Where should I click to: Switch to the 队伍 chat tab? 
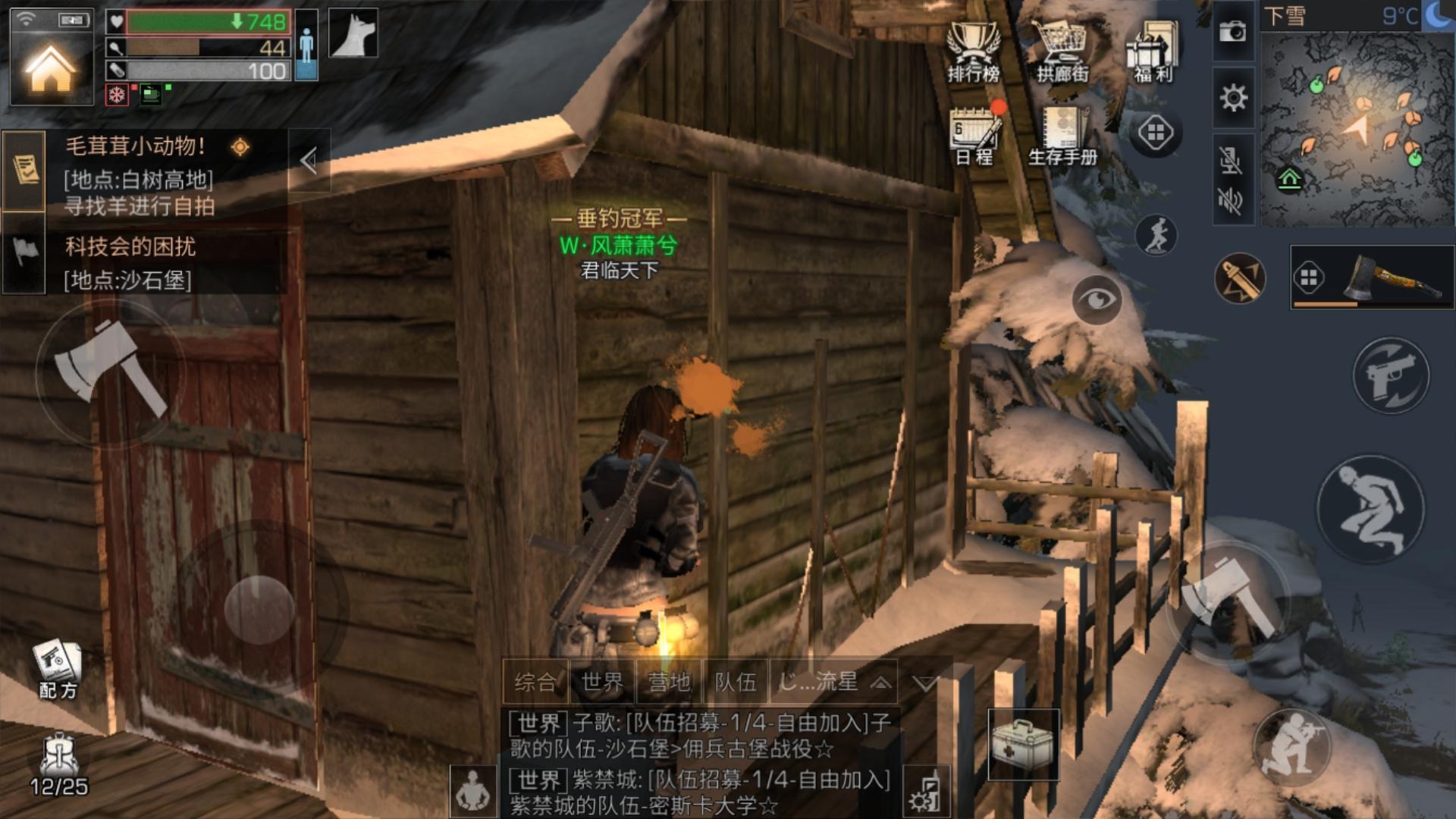click(x=736, y=682)
